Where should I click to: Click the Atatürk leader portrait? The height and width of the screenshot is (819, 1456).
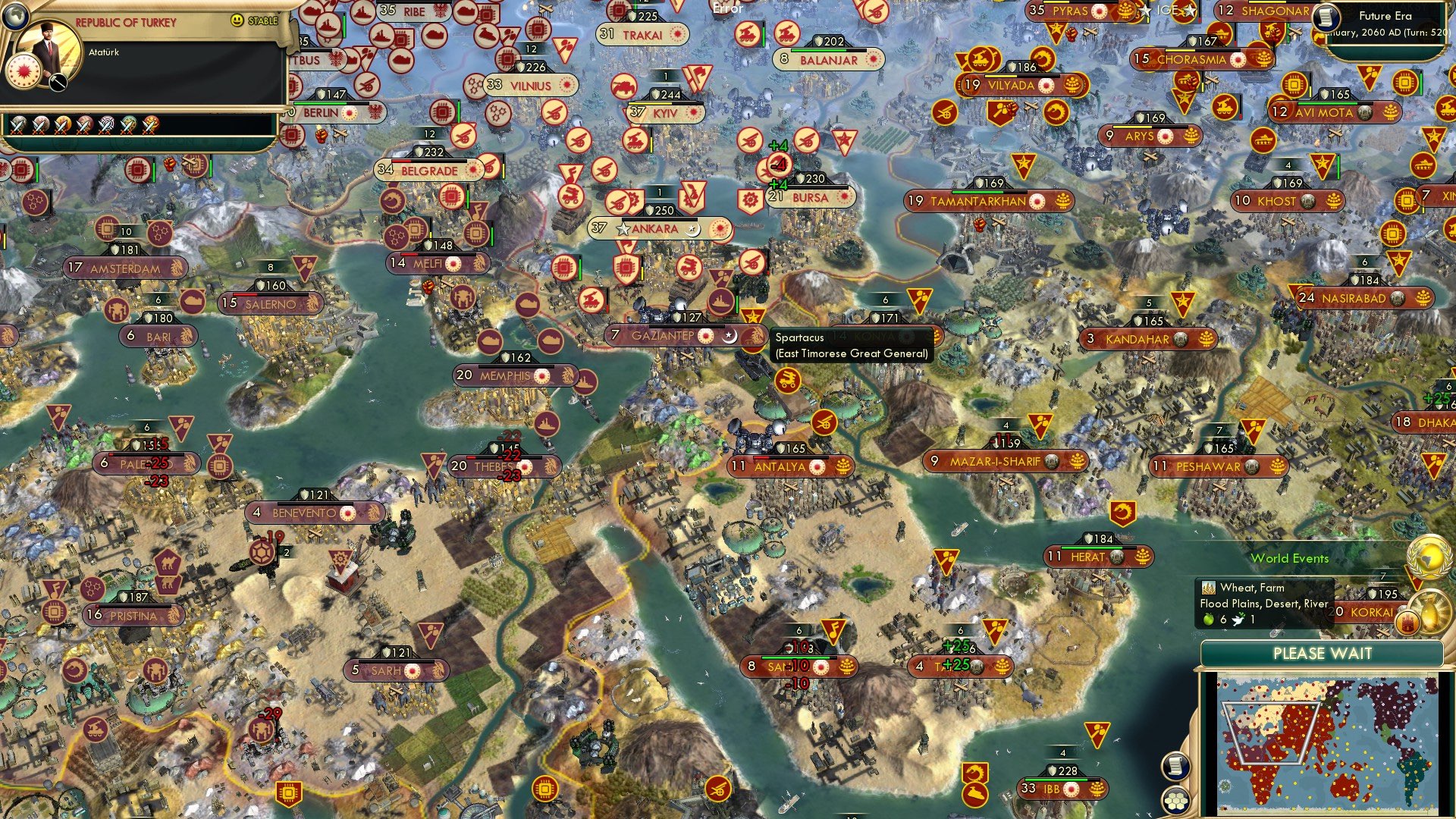49,43
